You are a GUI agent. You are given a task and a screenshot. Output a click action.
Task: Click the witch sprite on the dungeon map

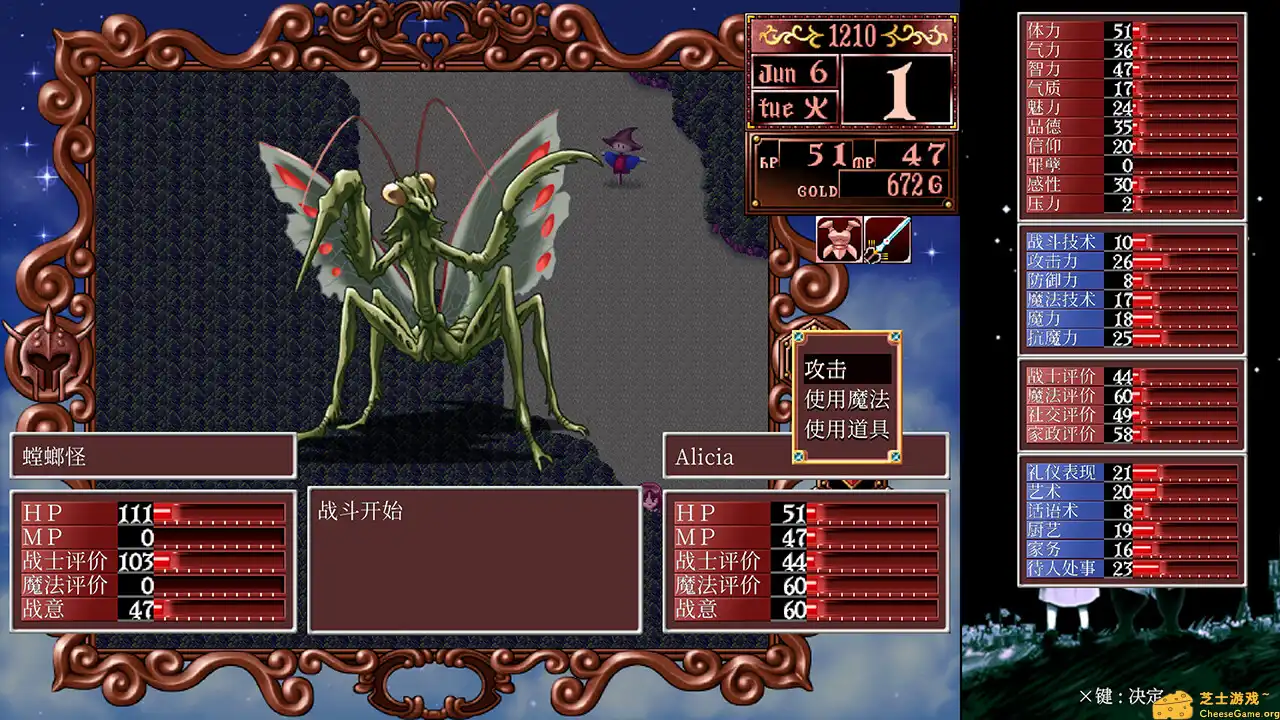pos(620,153)
